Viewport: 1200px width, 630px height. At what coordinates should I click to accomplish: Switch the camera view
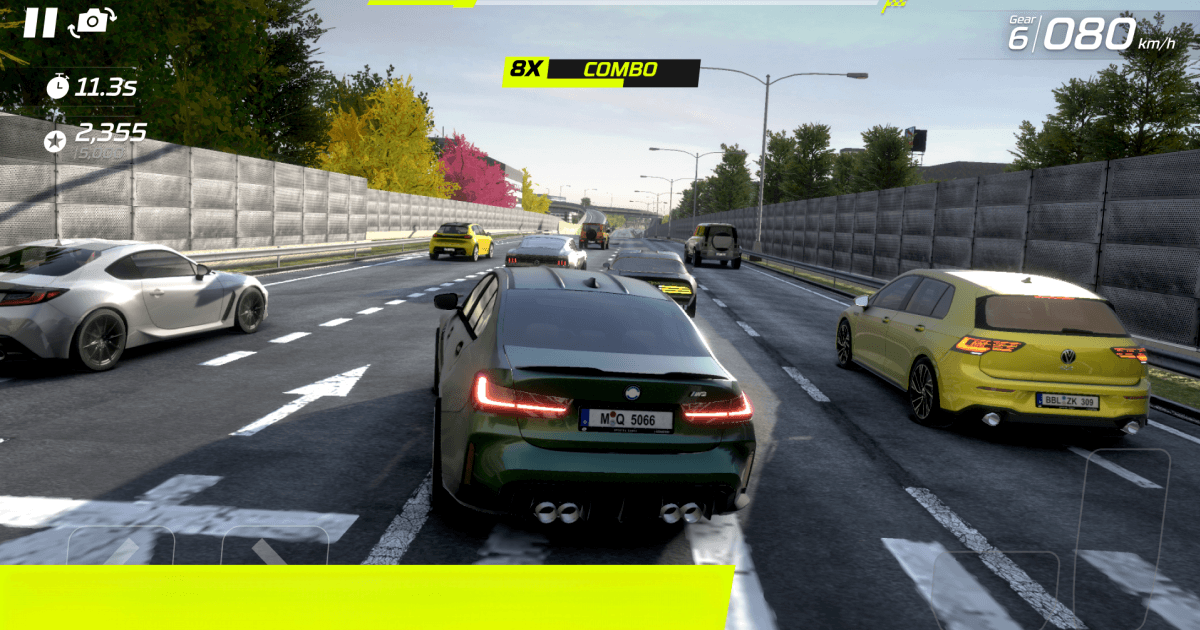[x=92, y=22]
